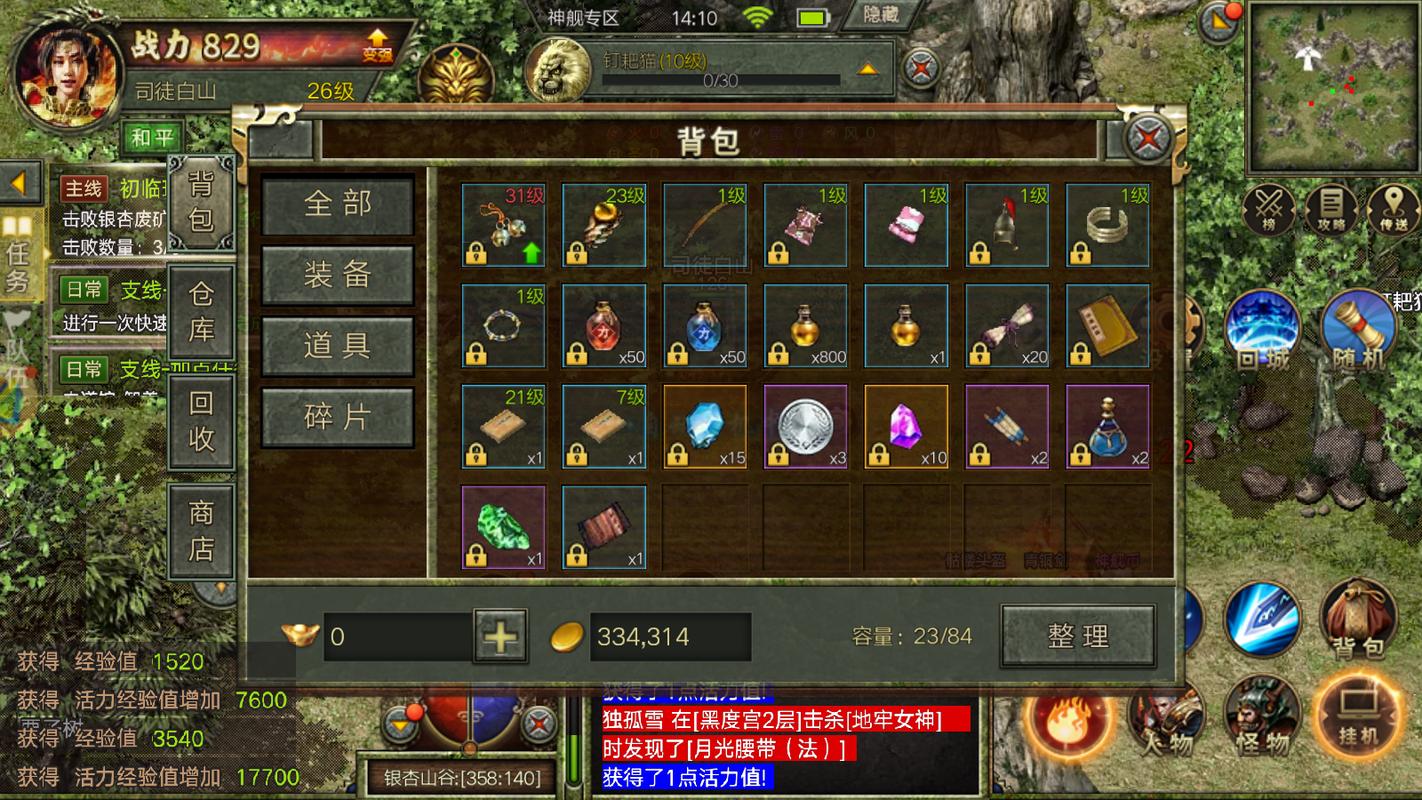Click the left quest panel collapse arrow
Screen dimensions: 1422x800
coord(20,183)
